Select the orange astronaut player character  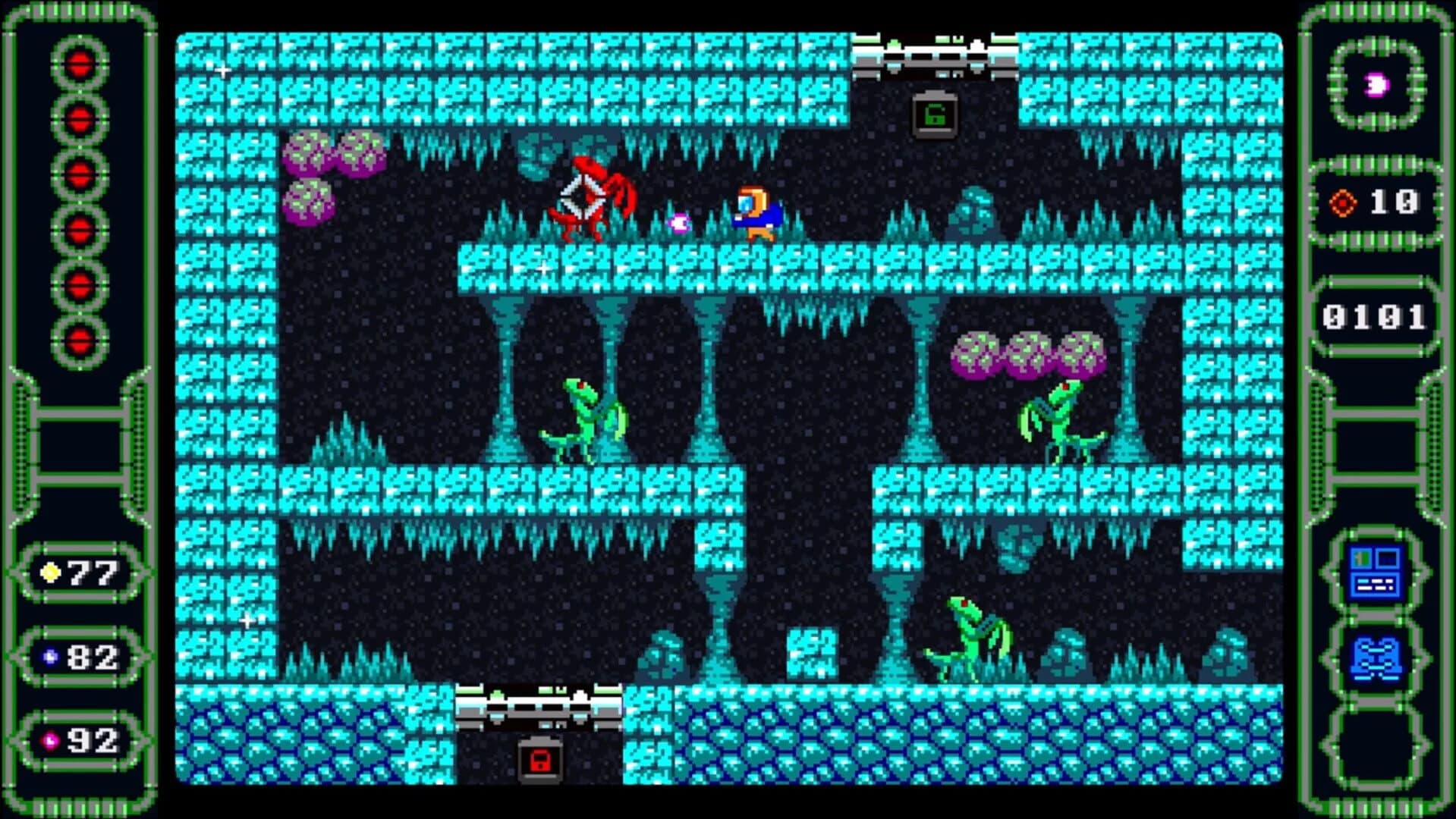pyautogui.click(x=756, y=210)
